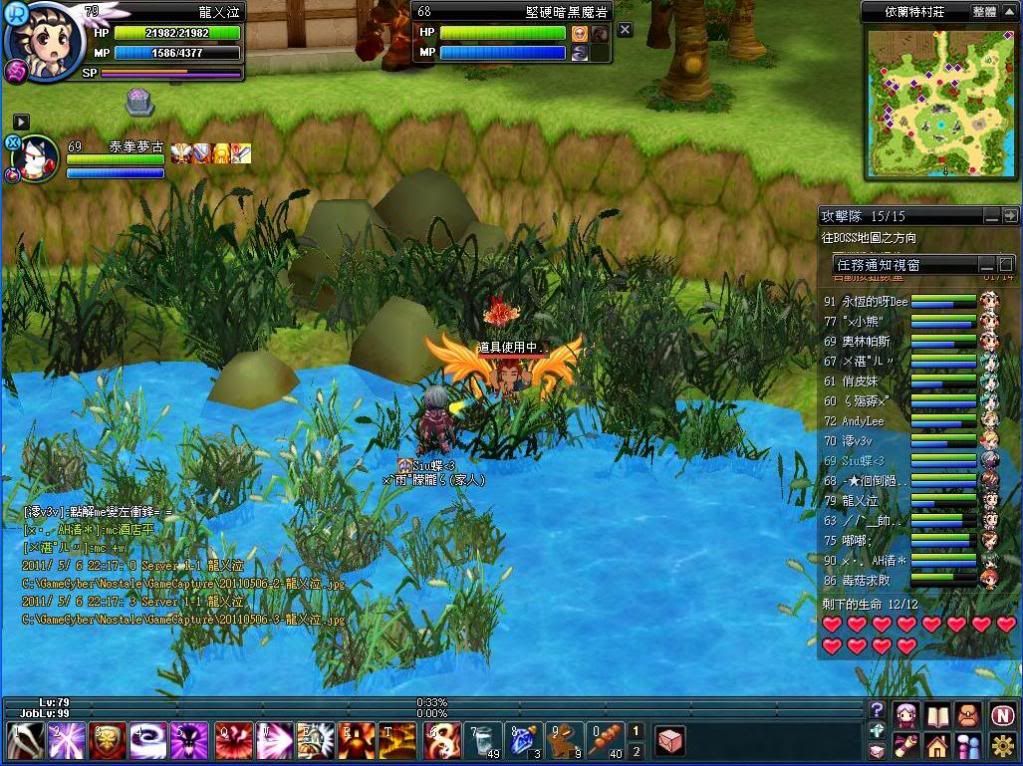
Task: Minimize the 攻擊隊 raid panel
Action: click(991, 215)
